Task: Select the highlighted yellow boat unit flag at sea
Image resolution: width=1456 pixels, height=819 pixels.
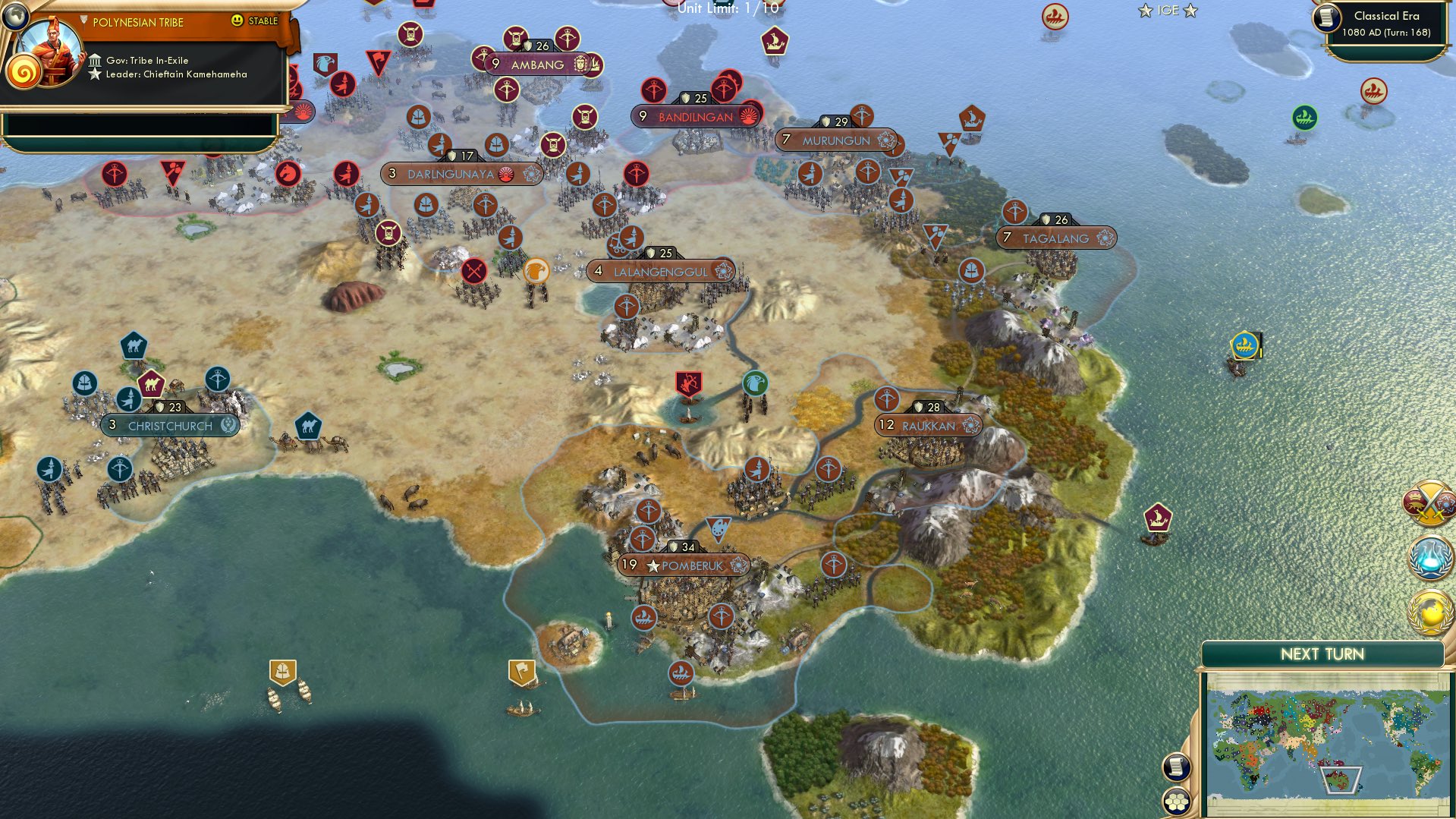Action: tap(1244, 344)
